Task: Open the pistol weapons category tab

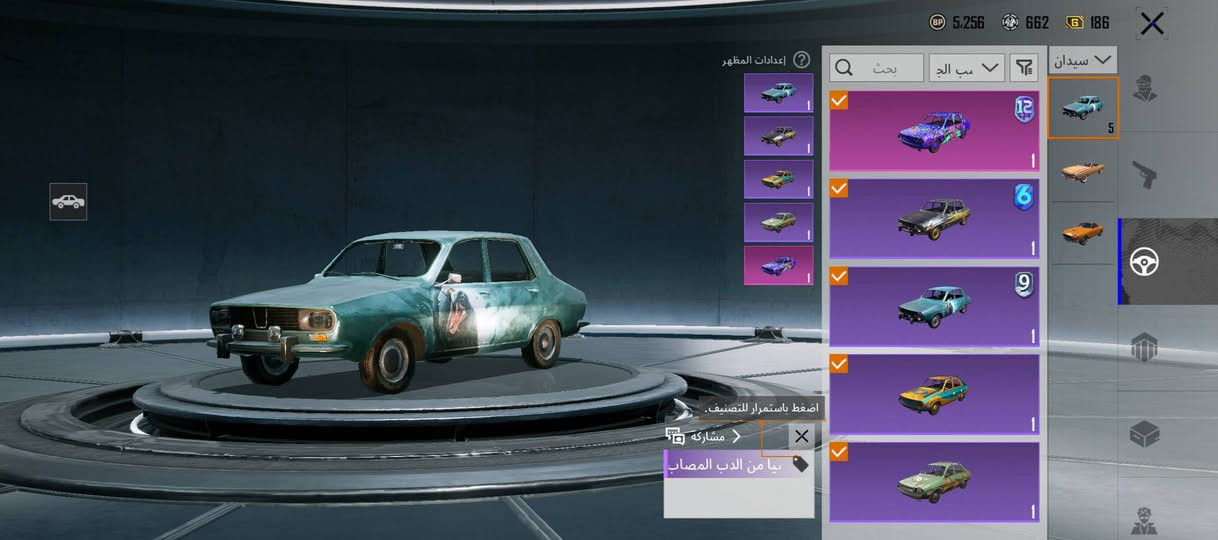Action: point(1145,176)
